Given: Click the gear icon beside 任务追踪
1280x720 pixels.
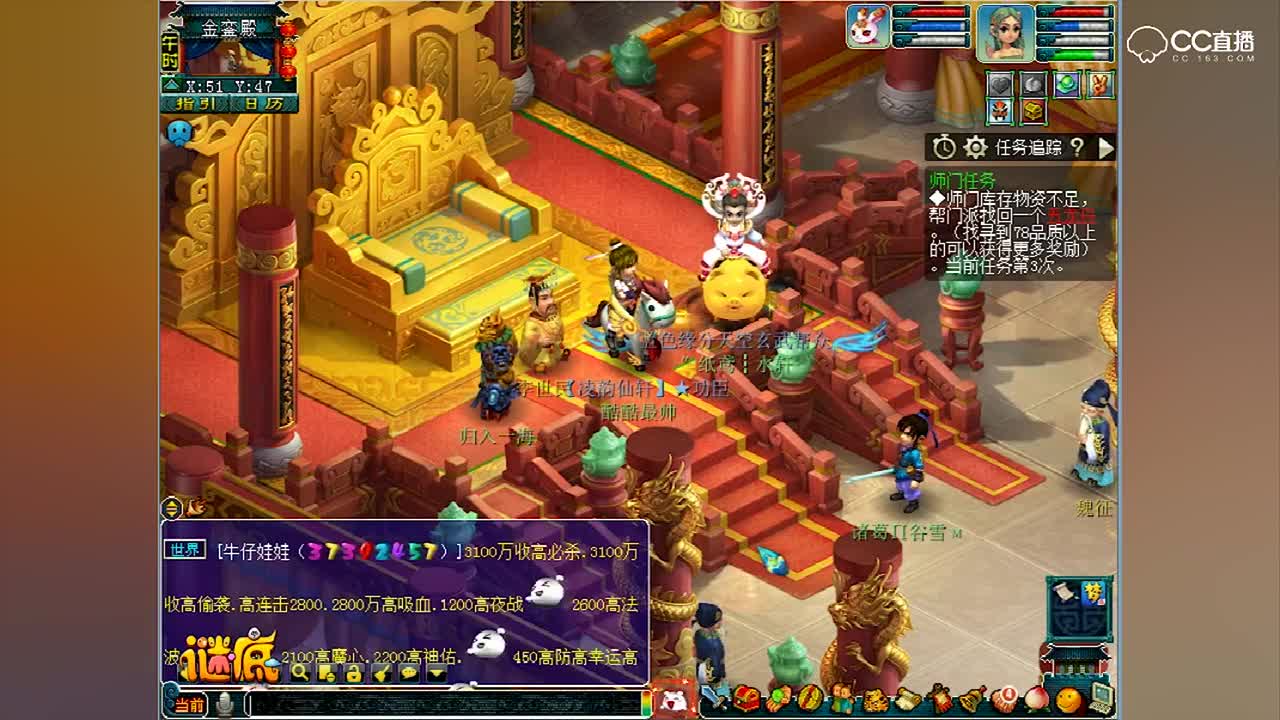Looking at the screenshot, I should click(x=975, y=148).
